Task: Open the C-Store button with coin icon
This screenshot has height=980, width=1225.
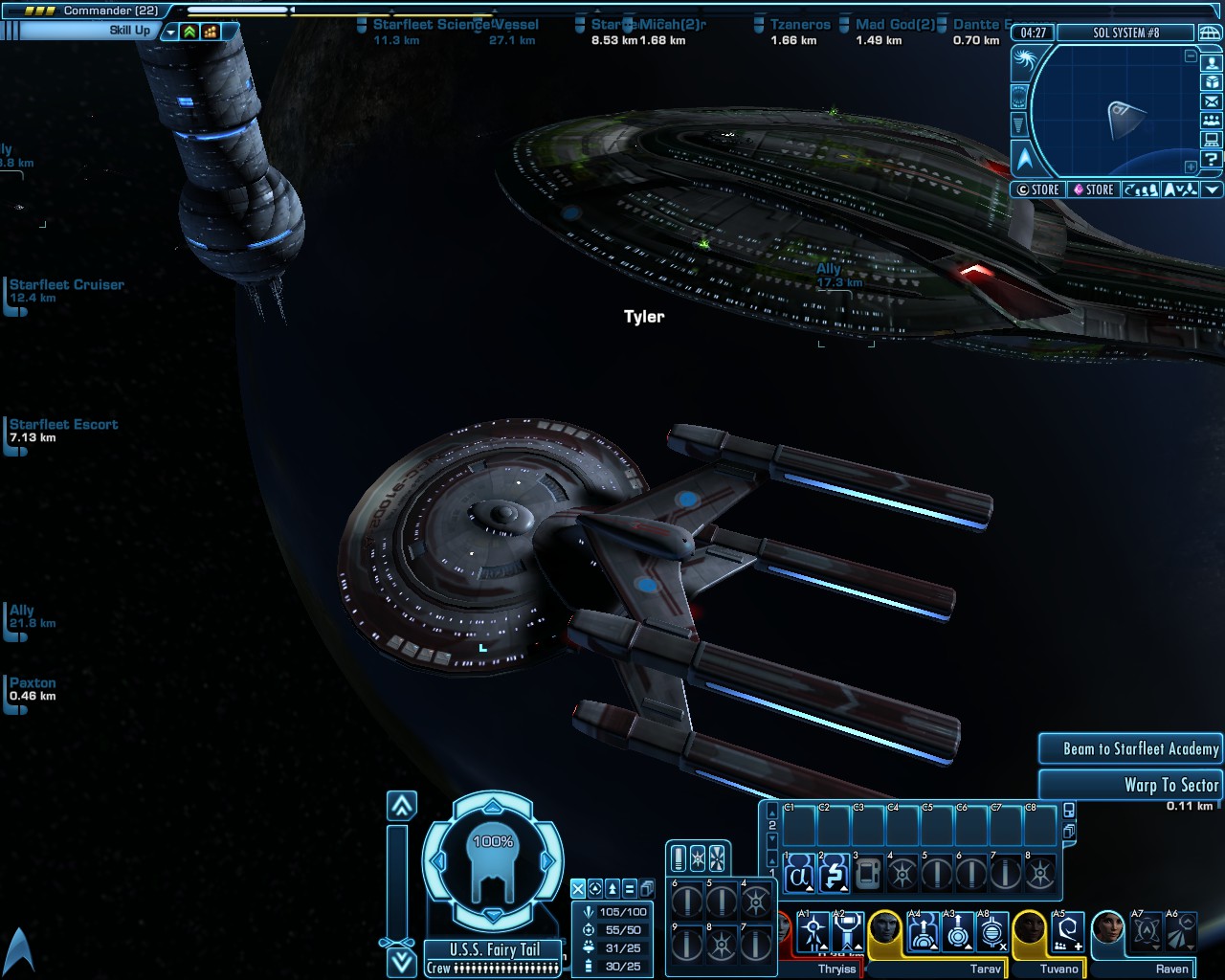Action: pos(1038,189)
